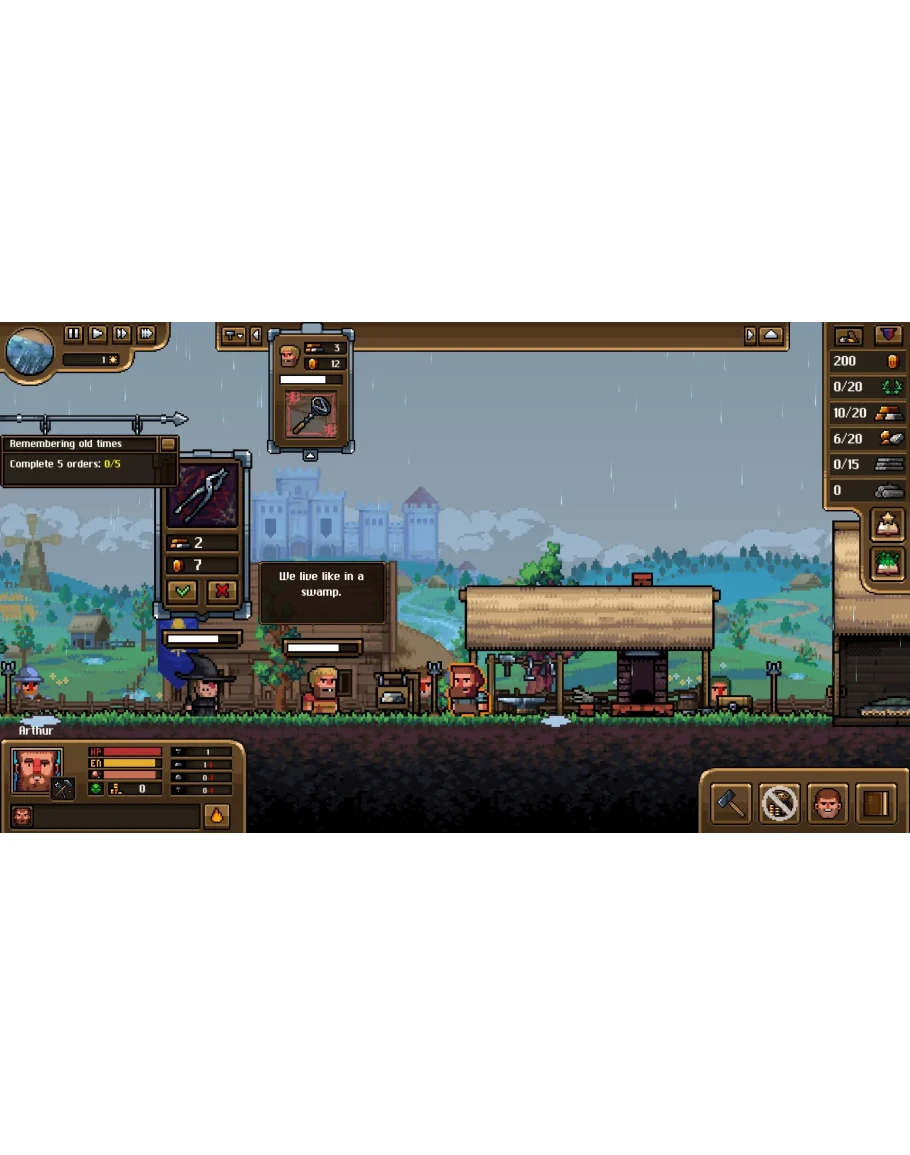Collapse the Remembering old times quest panel

[x=168, y=444]
